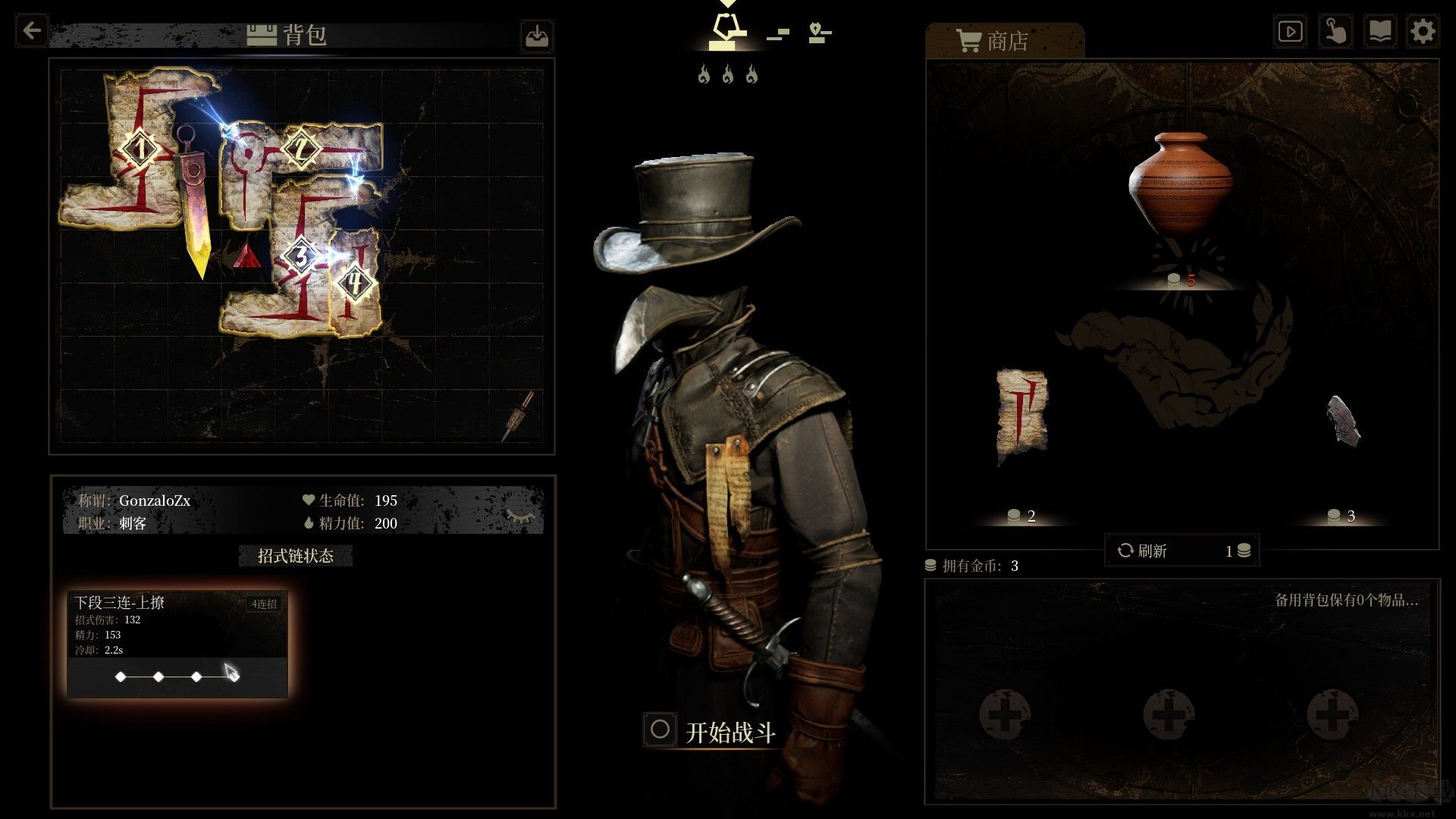
Task: Select the glowing altar offering icon at top center
Action: pyautogui.click(x=727, y=27)
